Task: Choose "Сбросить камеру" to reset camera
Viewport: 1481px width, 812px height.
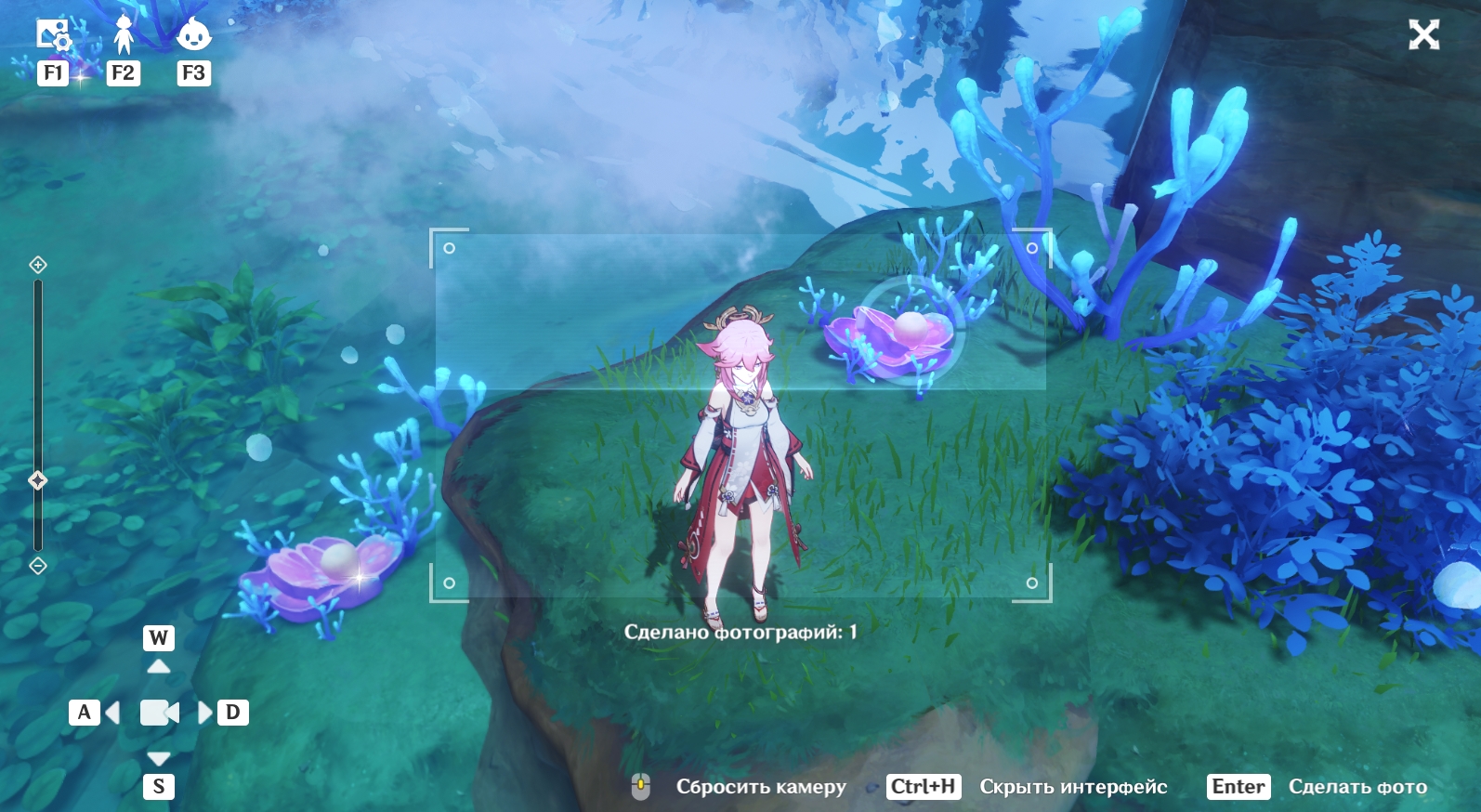Action: (x=760, y=787)
